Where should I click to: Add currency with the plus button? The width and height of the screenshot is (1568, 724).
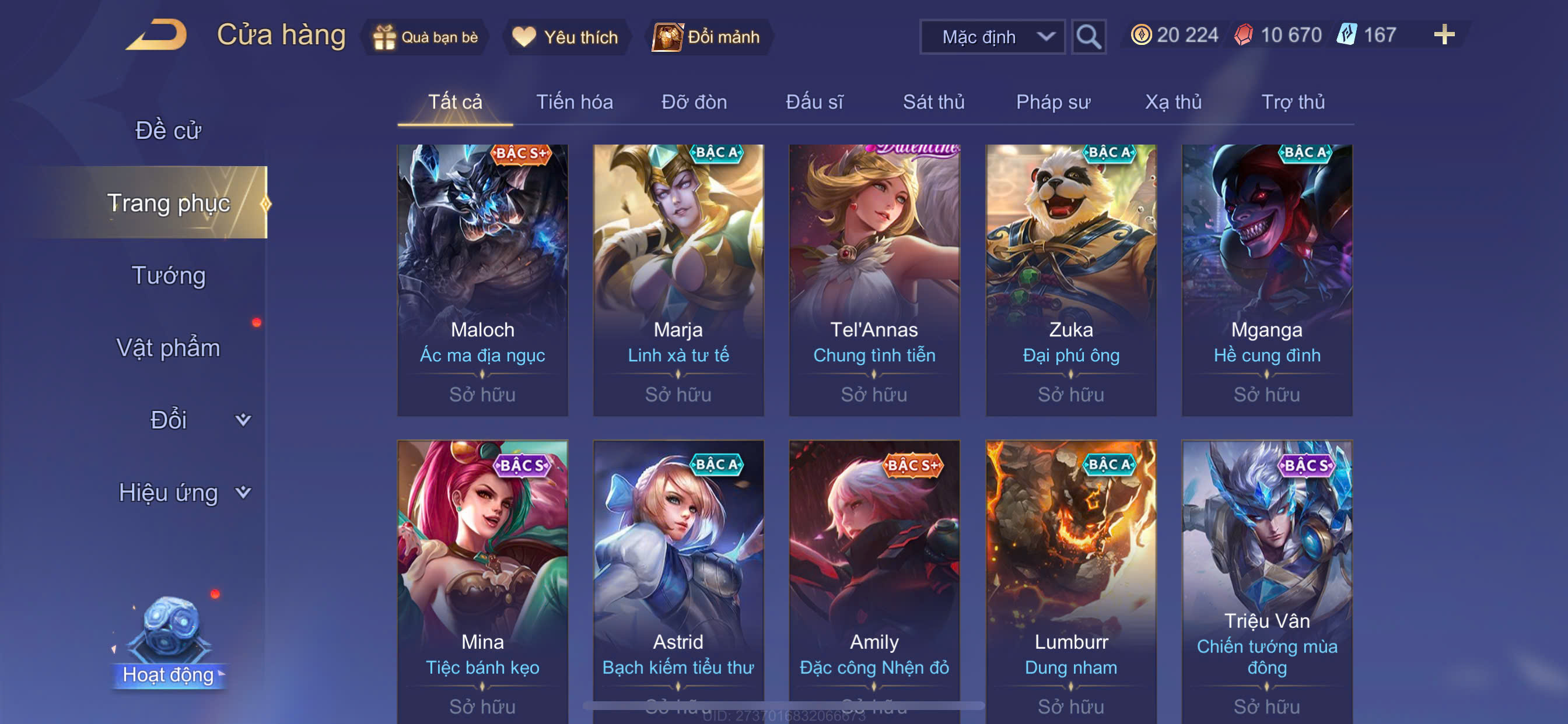tap(1444, 34)
